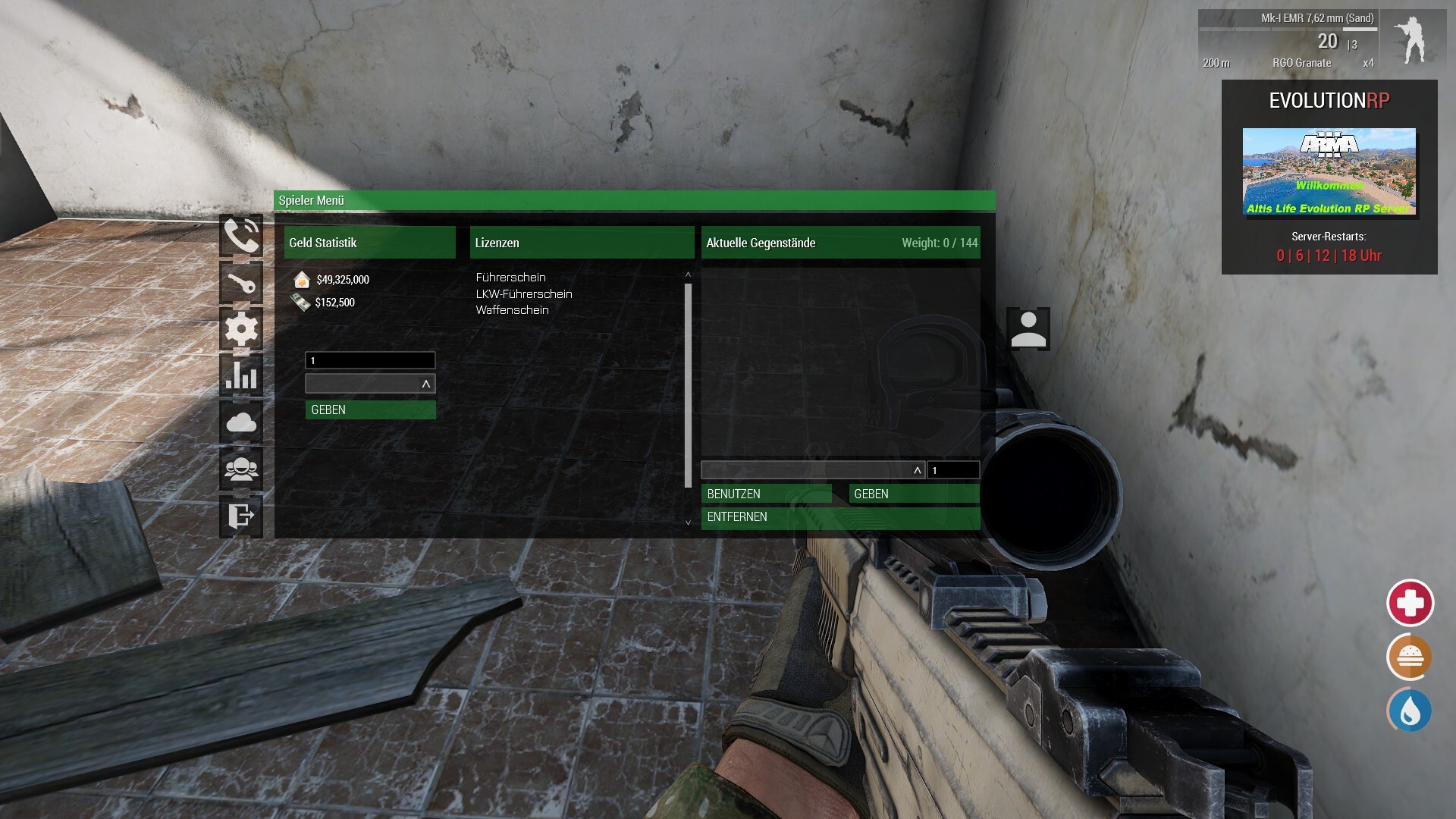Click the GEBEN button beside BENUTZEN
1456x819 pixels.
pos(914,494)
